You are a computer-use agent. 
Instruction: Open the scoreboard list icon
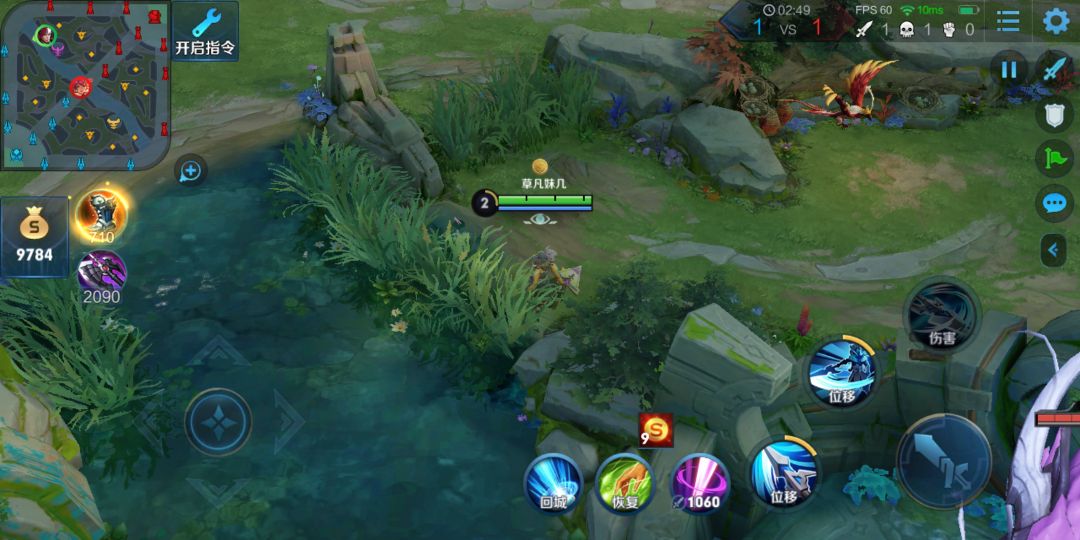pos(1009,21)
